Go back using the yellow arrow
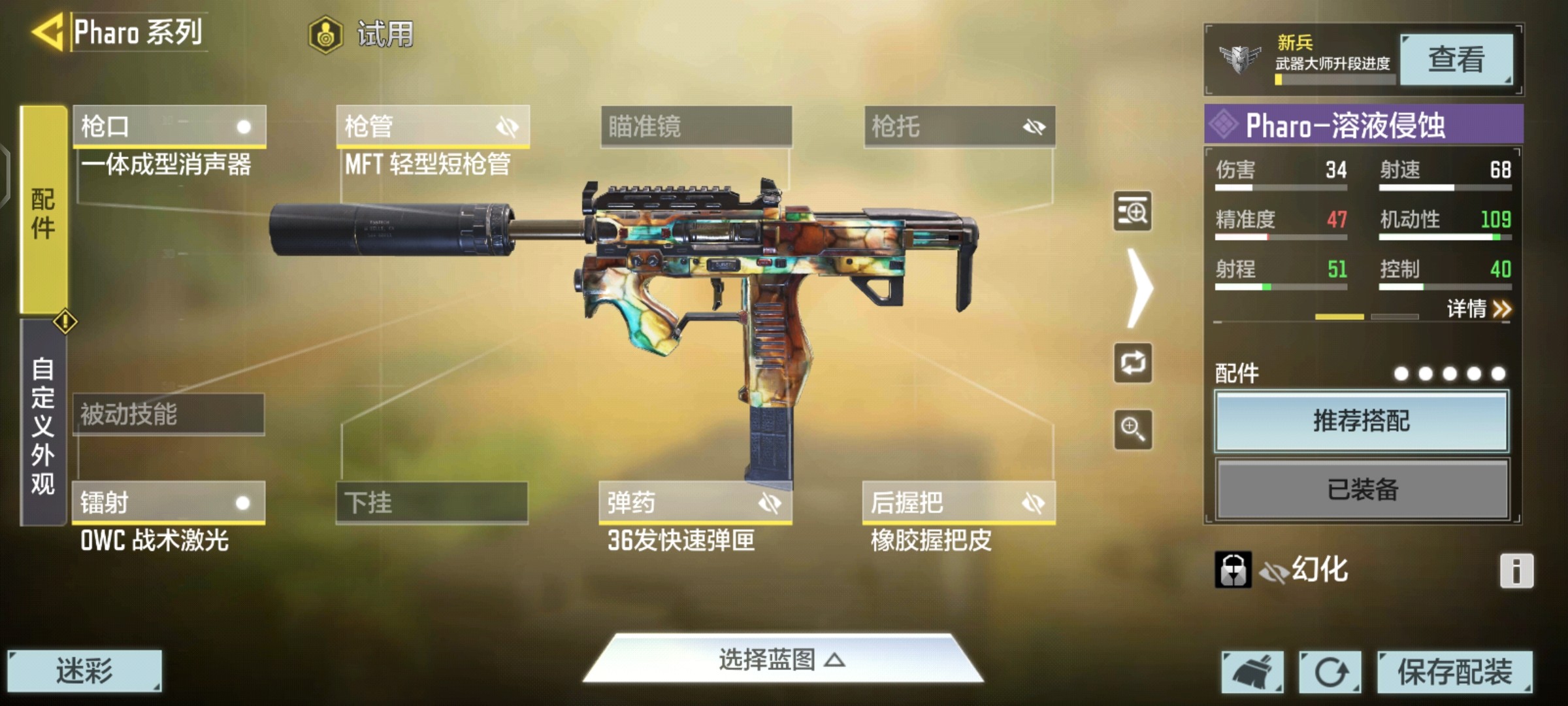This screenshot has width=1568, height=706. click(x=47, y=31)
